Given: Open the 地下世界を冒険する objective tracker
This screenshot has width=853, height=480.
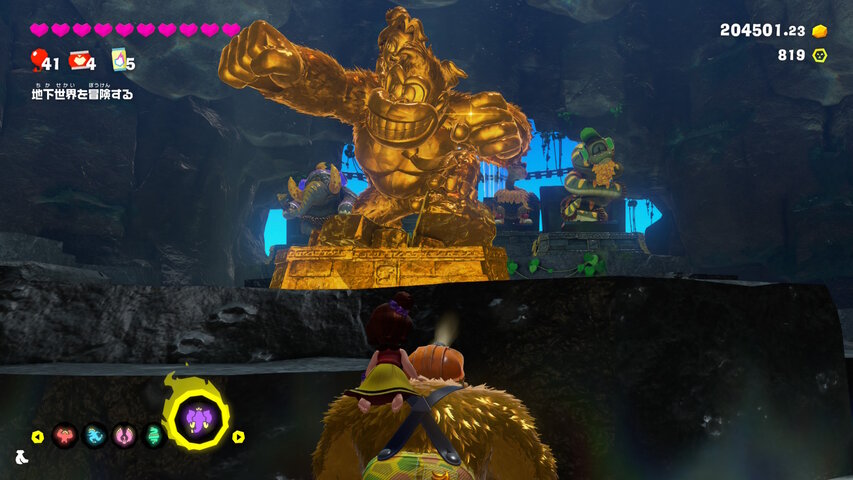Looking at the screenshot, I should 83,94.
